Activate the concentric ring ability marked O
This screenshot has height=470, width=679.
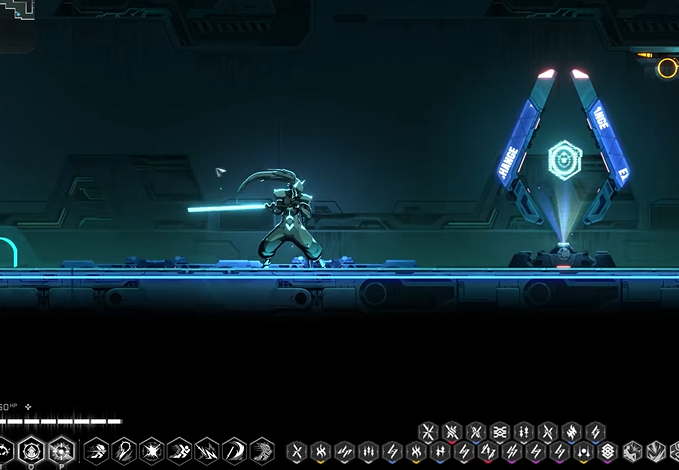pyautogui.click(x=30, y=450)
